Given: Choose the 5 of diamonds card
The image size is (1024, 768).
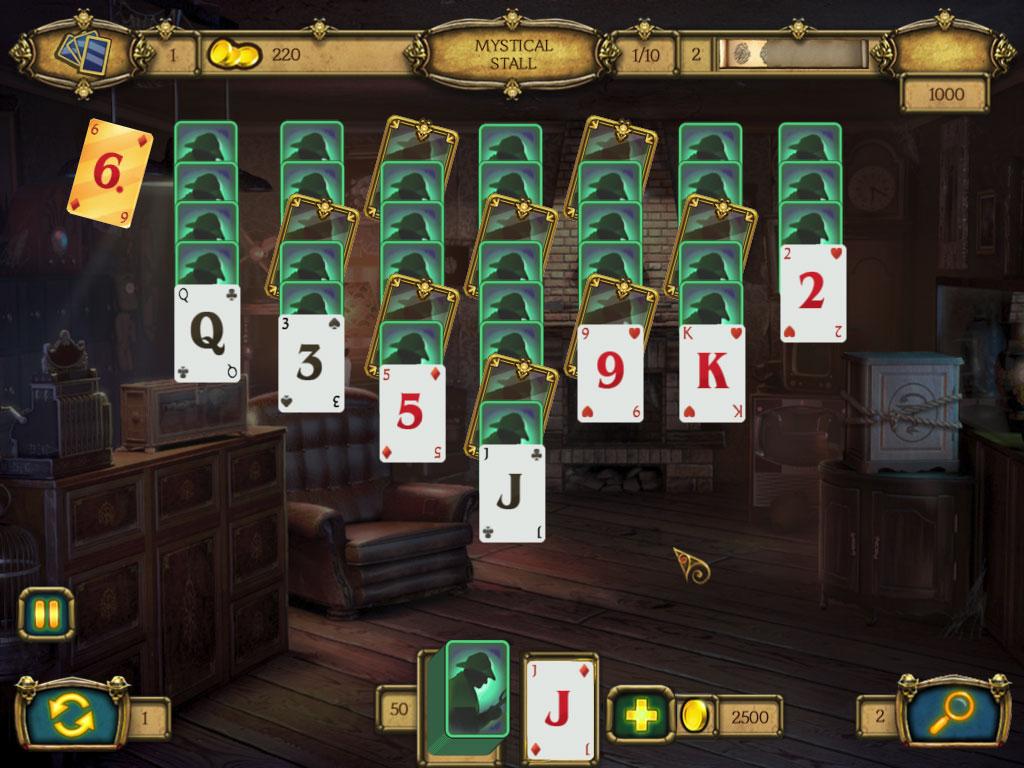Looking at the screenshot, I should click(x=412, y=413).
